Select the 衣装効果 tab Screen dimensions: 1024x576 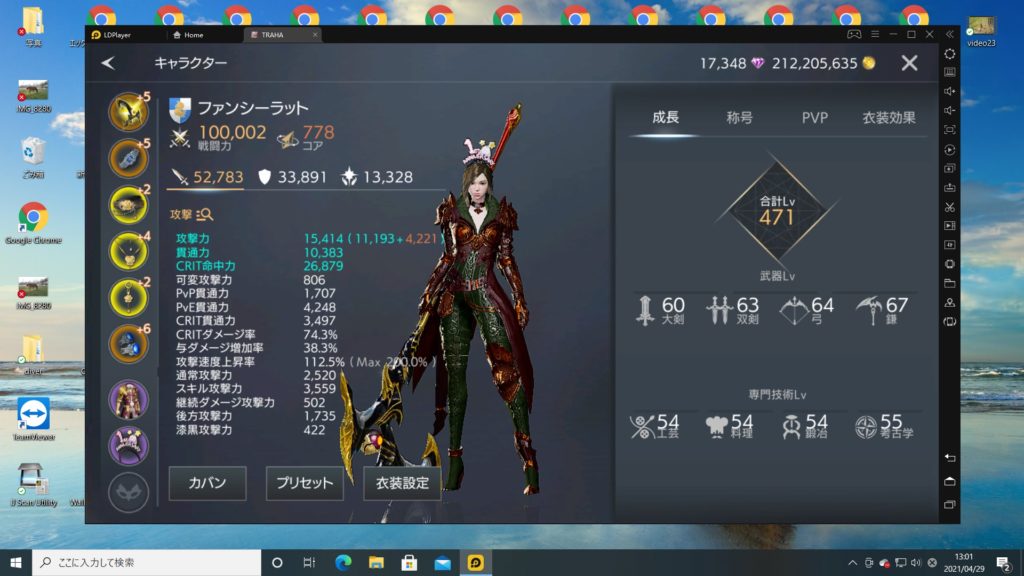coord(888,118)
